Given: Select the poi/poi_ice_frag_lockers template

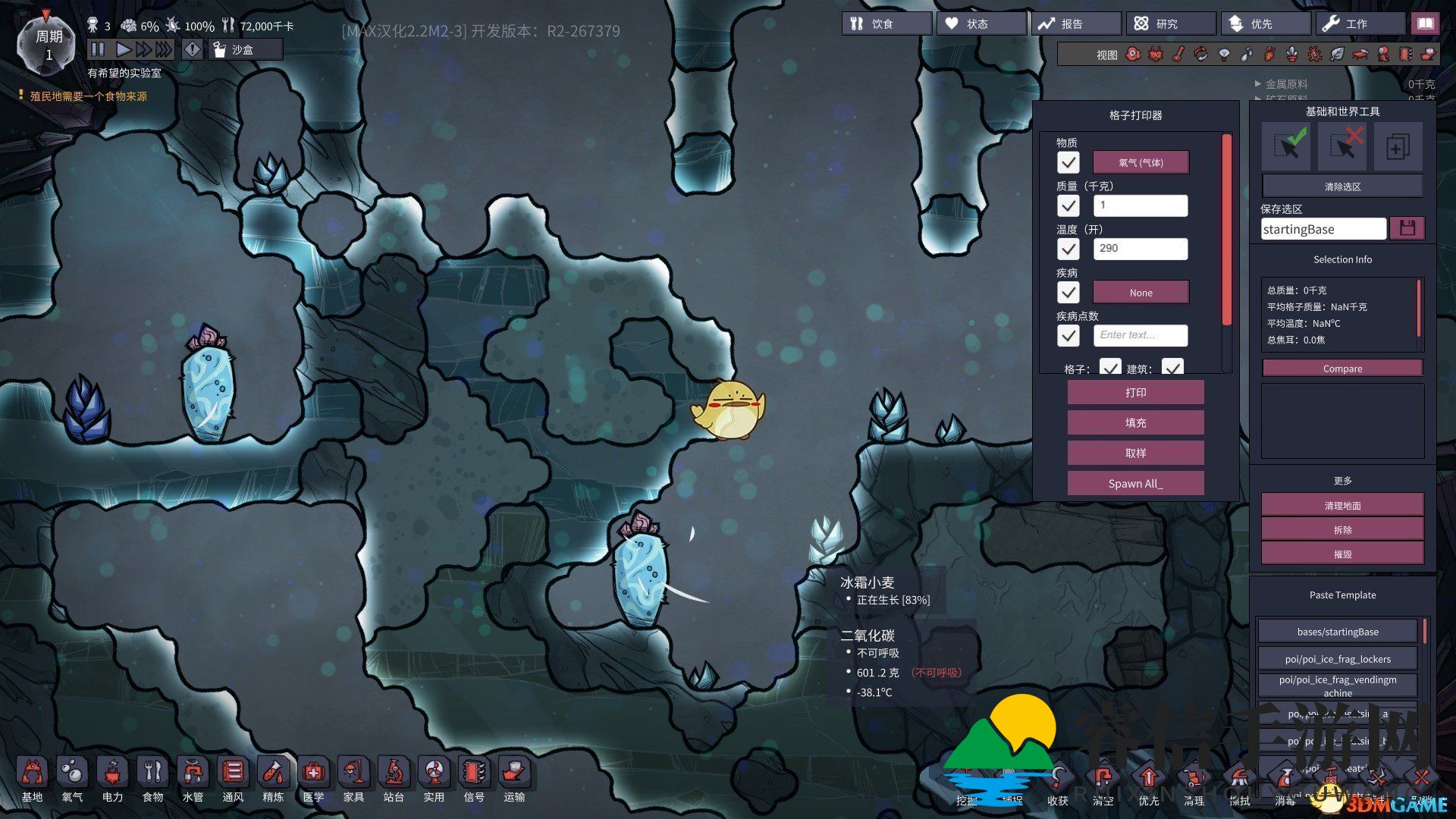Looking at the screenshot, I should pyautogui.click(x=1337, y=659).
